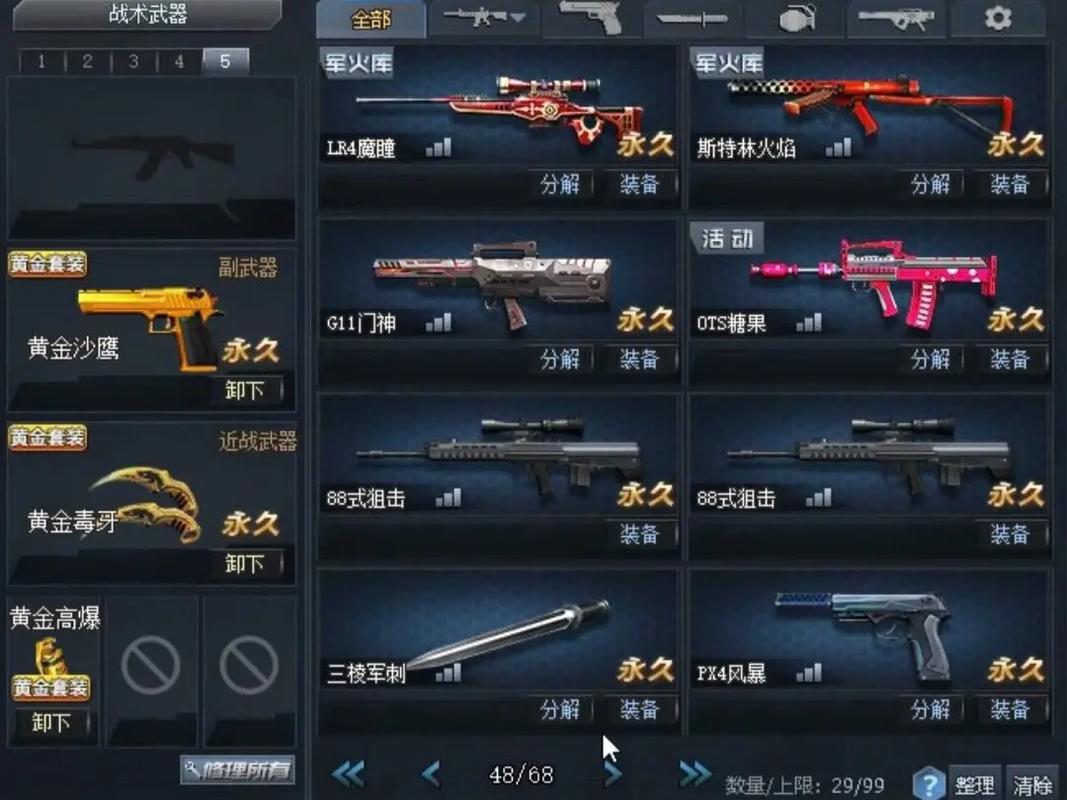Equip the G11门神 rifle
1067x800 pixels.
tap(639, 359)
